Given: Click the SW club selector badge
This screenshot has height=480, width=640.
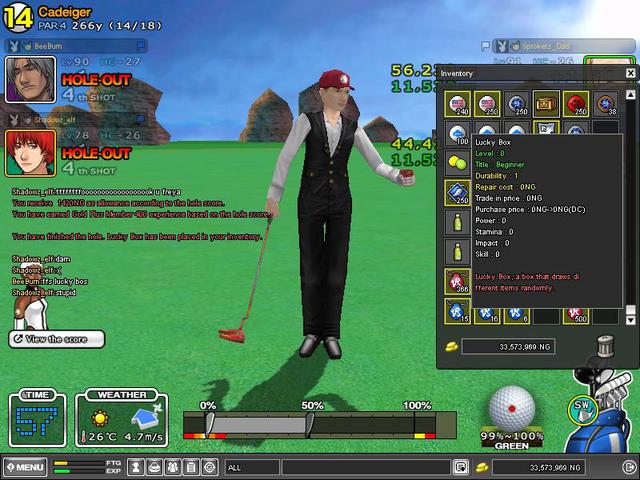Looking at the screenshot, I should [582, 407].
